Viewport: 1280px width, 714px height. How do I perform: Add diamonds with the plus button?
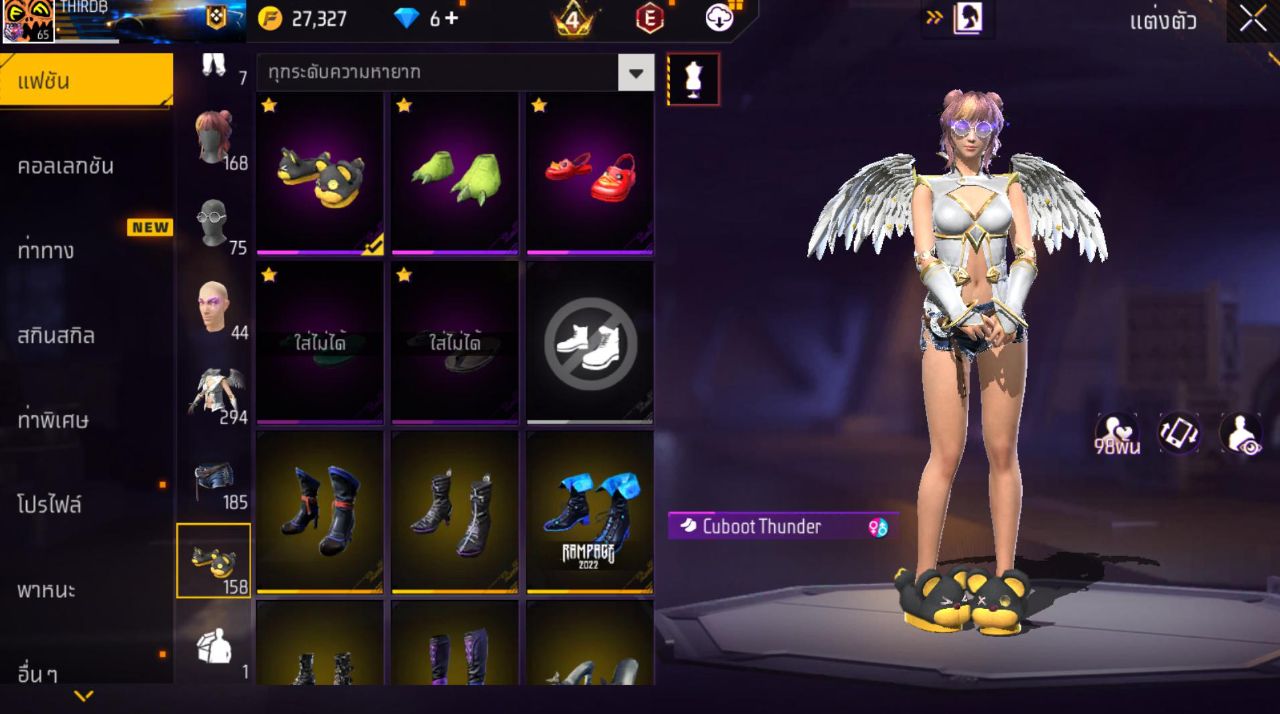[452, 18]
